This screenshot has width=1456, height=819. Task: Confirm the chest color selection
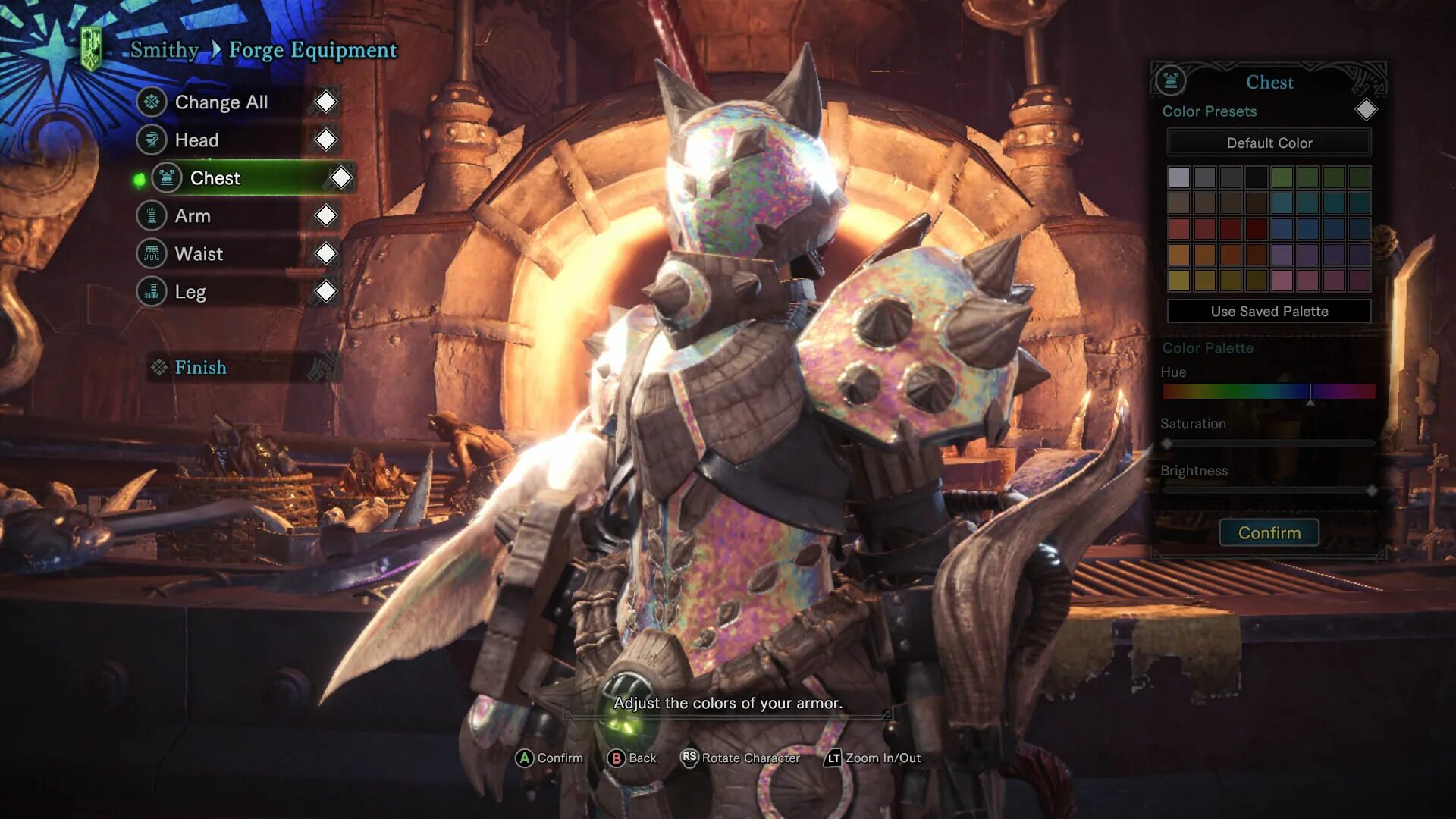1269,533
